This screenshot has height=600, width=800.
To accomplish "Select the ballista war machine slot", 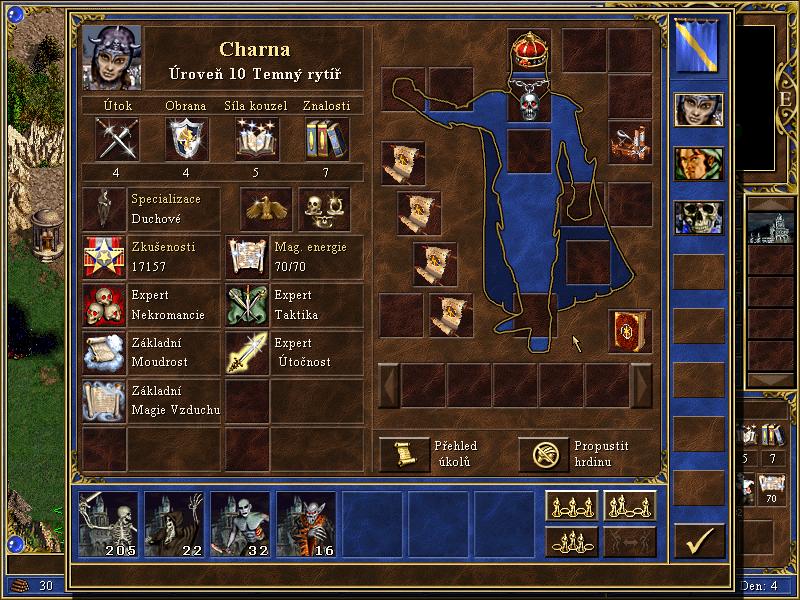I will (x=629, y=141).
